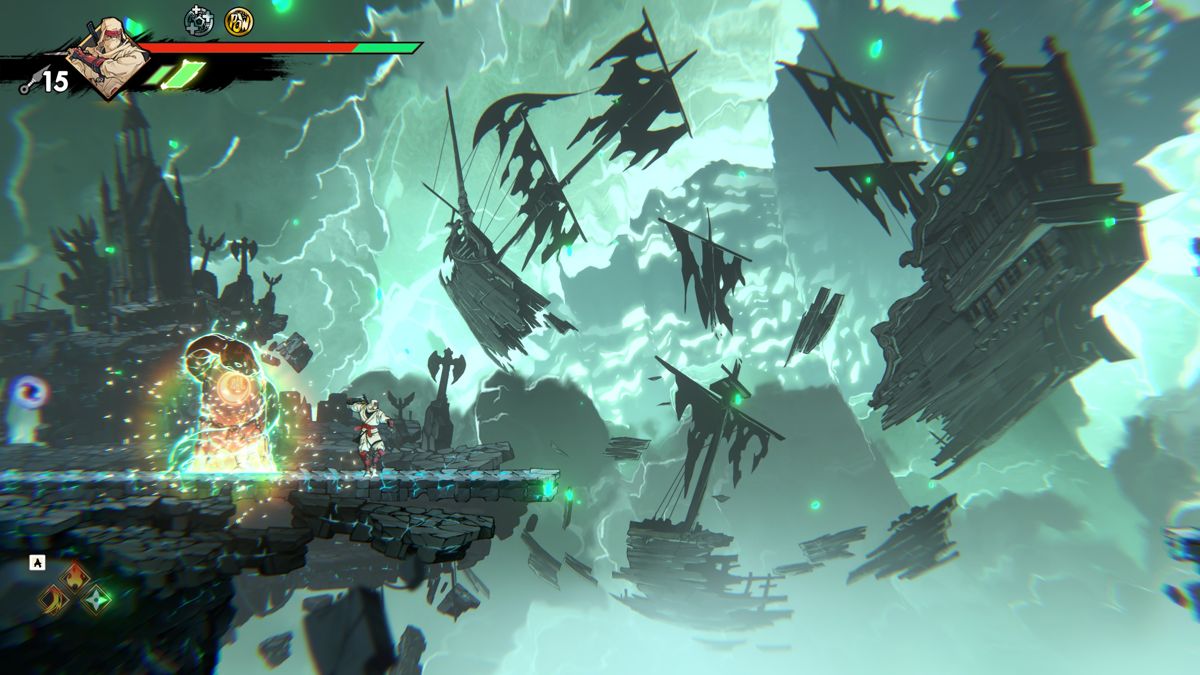Activate the shuriken ninpo diamond icon
This screenshot has height=675, width=1200.
[97, 599]
